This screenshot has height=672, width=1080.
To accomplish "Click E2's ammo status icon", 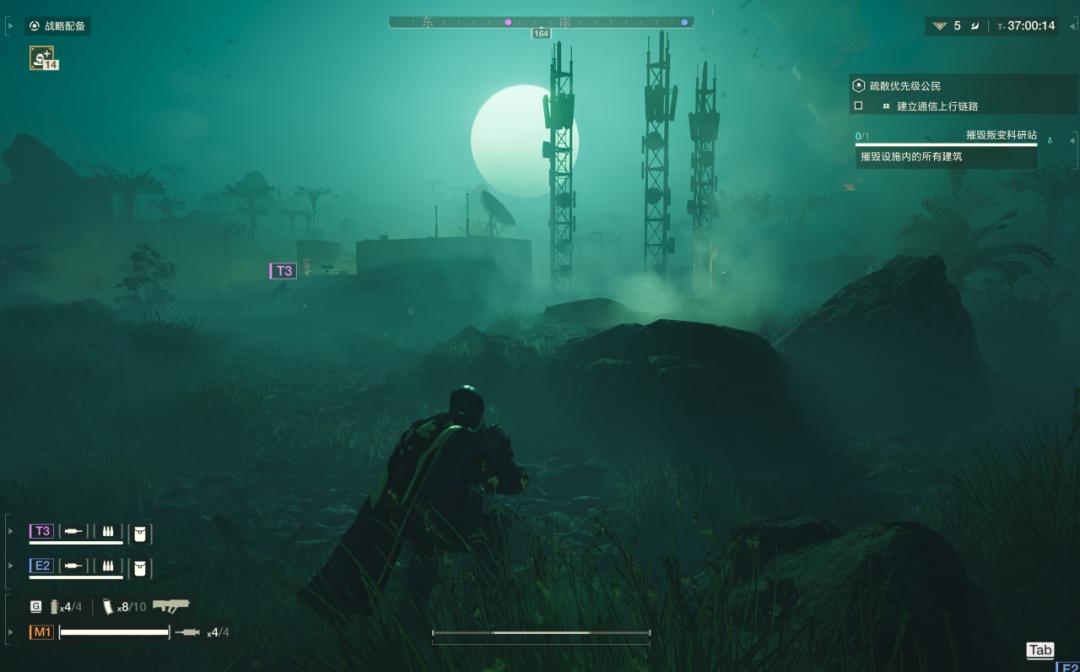I will click(106, 566).
